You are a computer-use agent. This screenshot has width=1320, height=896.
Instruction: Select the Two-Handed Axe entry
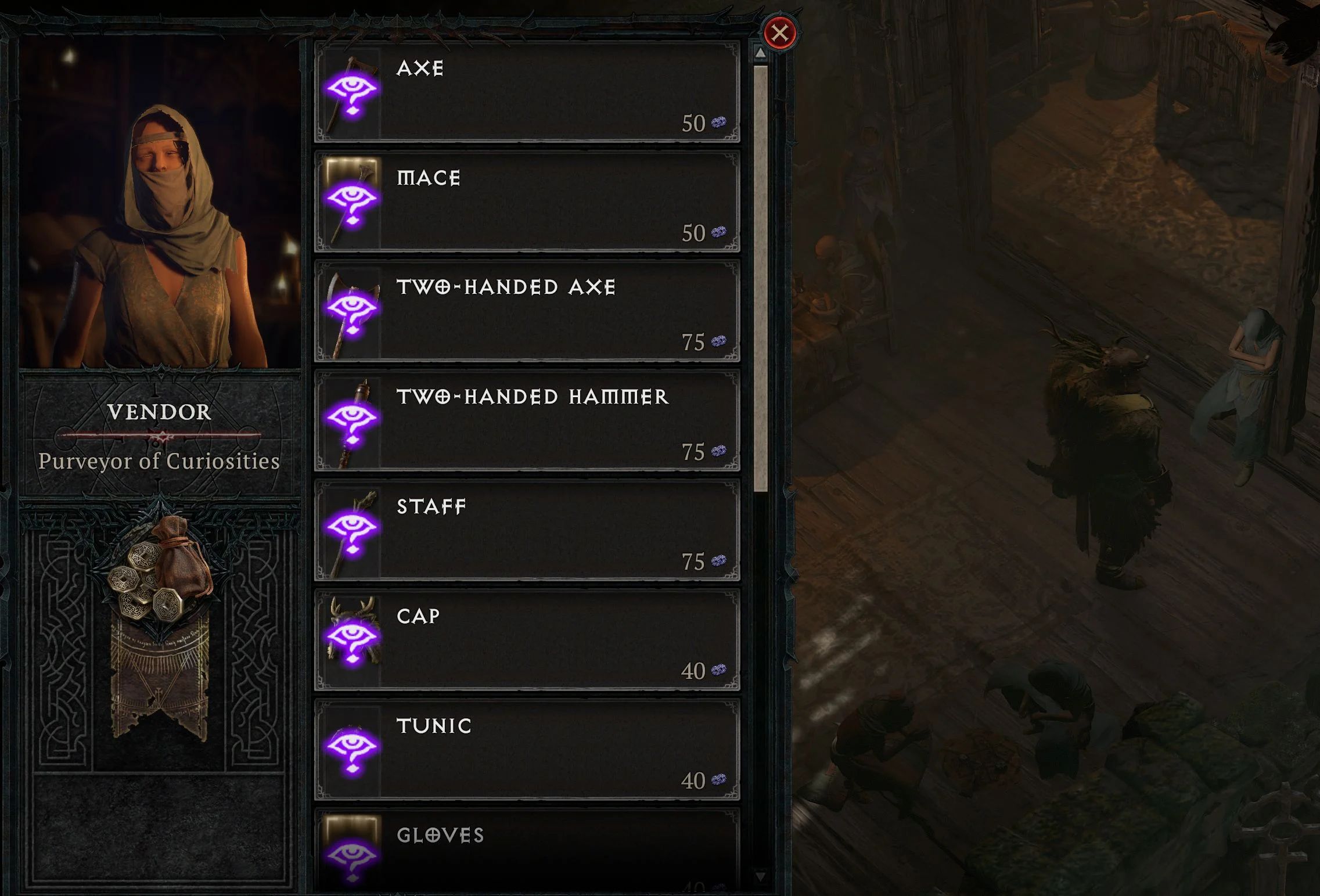tap(527, 311)
